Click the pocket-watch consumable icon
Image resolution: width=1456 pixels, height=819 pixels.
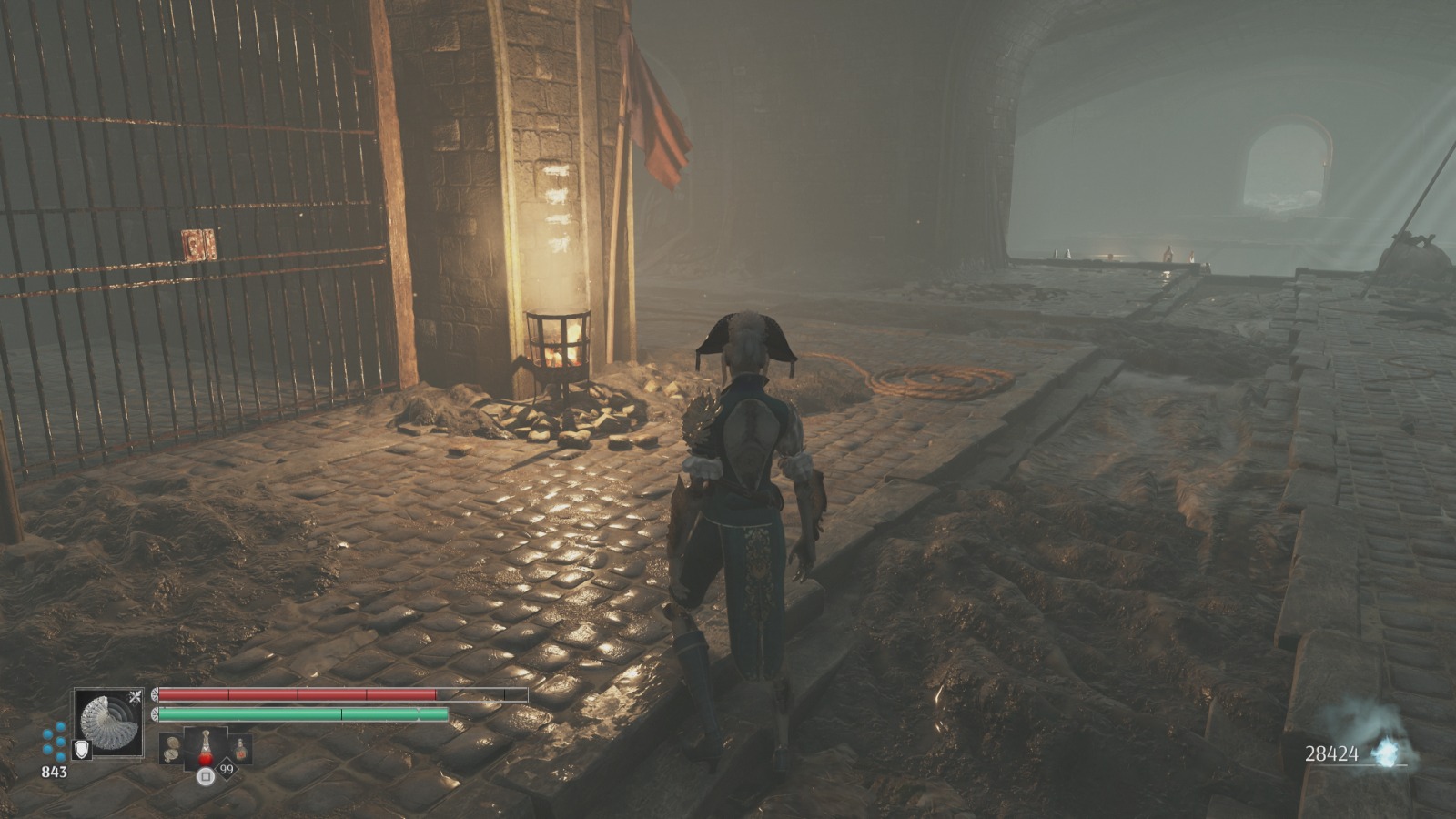click(x=171, y=748)
